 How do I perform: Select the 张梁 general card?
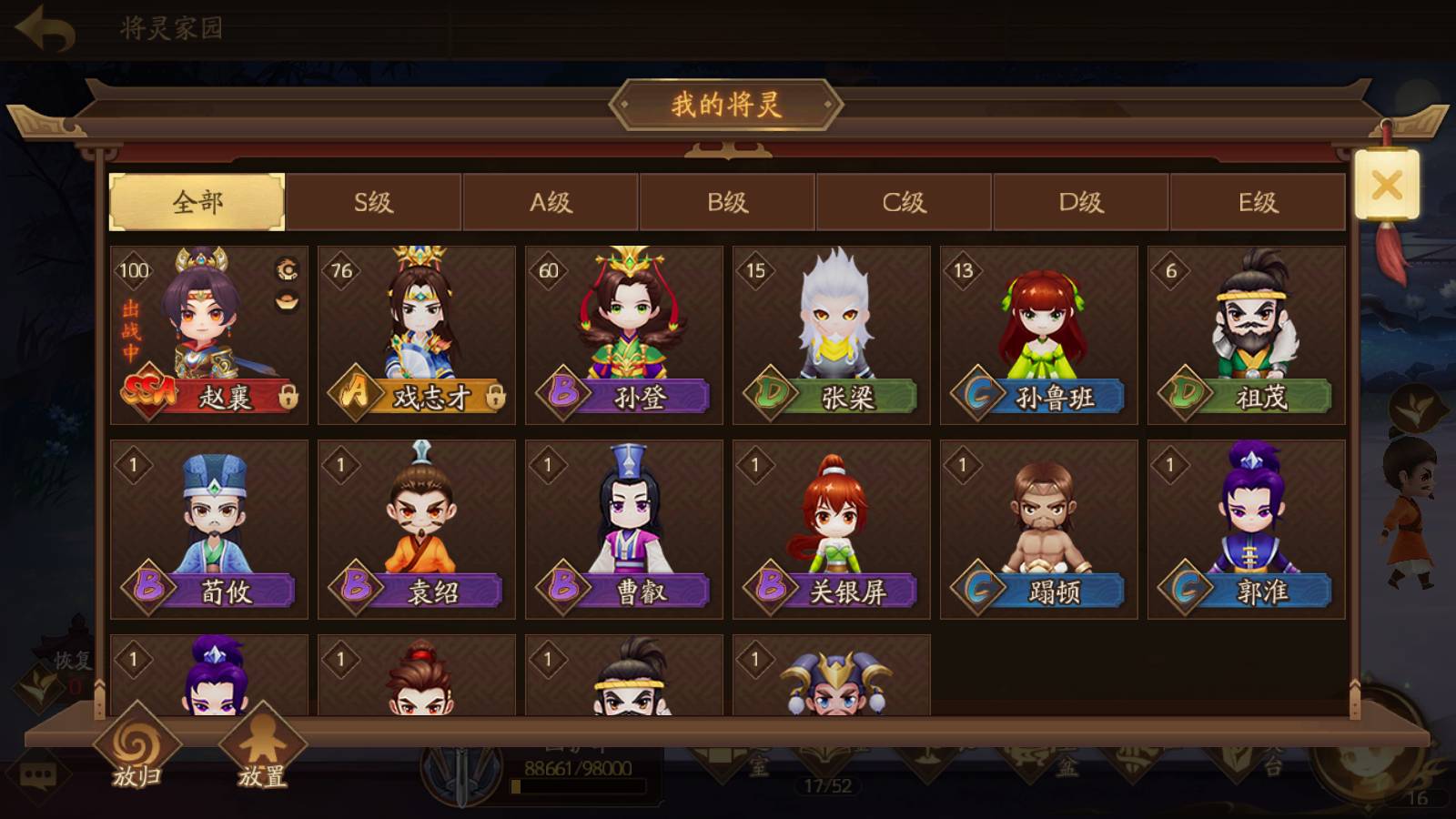(832, 335)
